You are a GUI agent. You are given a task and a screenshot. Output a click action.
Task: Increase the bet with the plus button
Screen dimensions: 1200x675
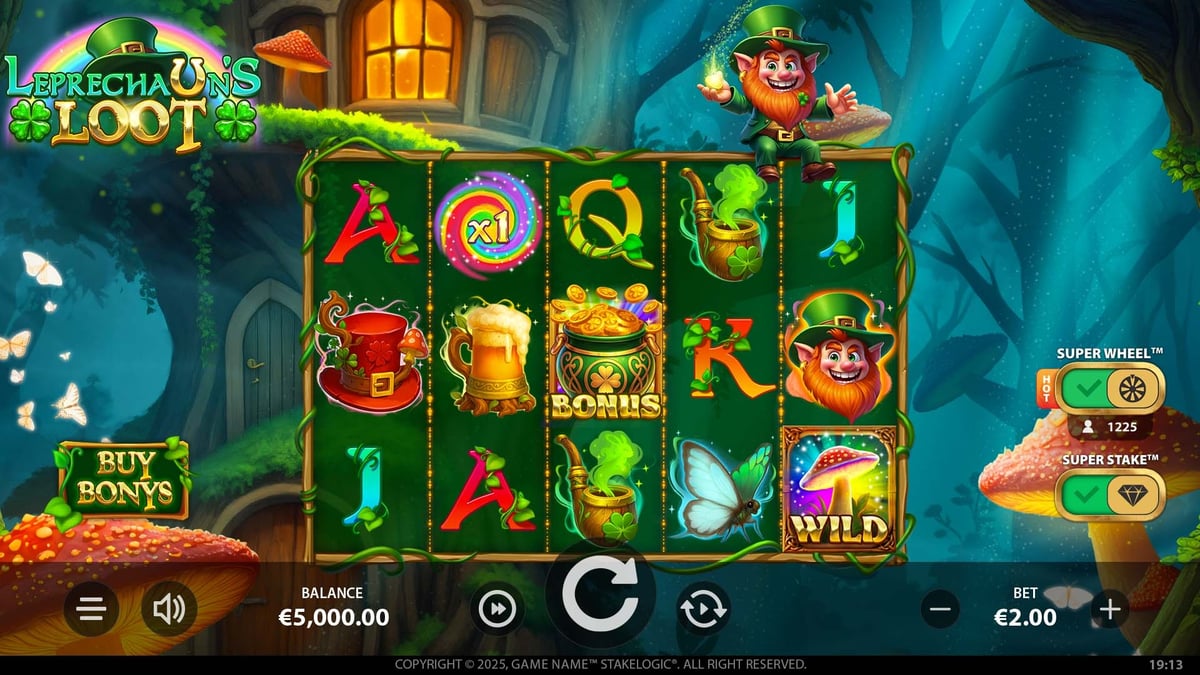pyautogui.click(x=1110, y=608)
